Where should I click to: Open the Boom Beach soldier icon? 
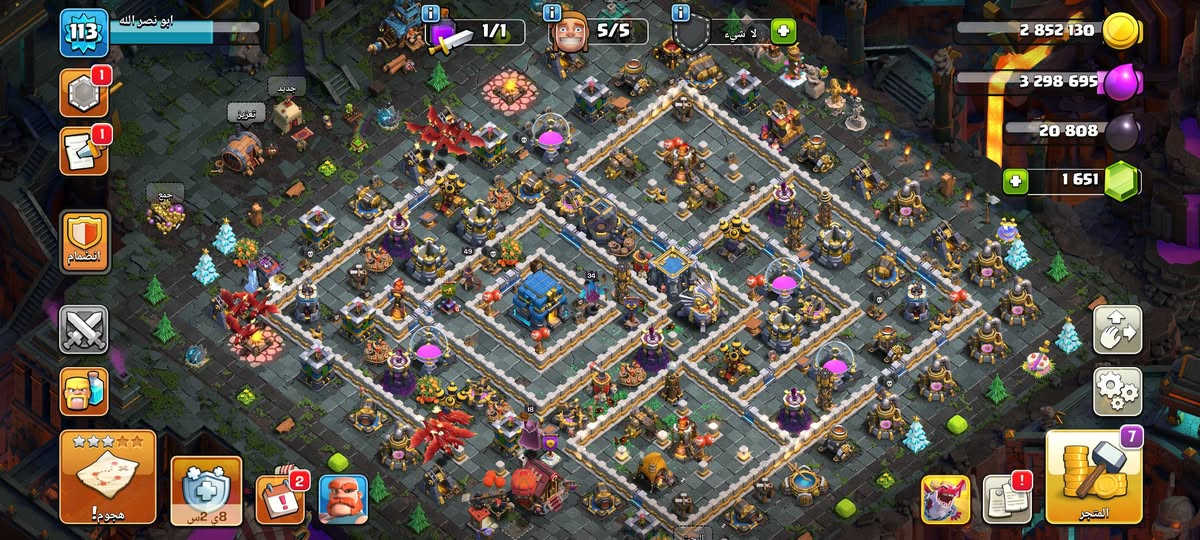pos(342,498)
